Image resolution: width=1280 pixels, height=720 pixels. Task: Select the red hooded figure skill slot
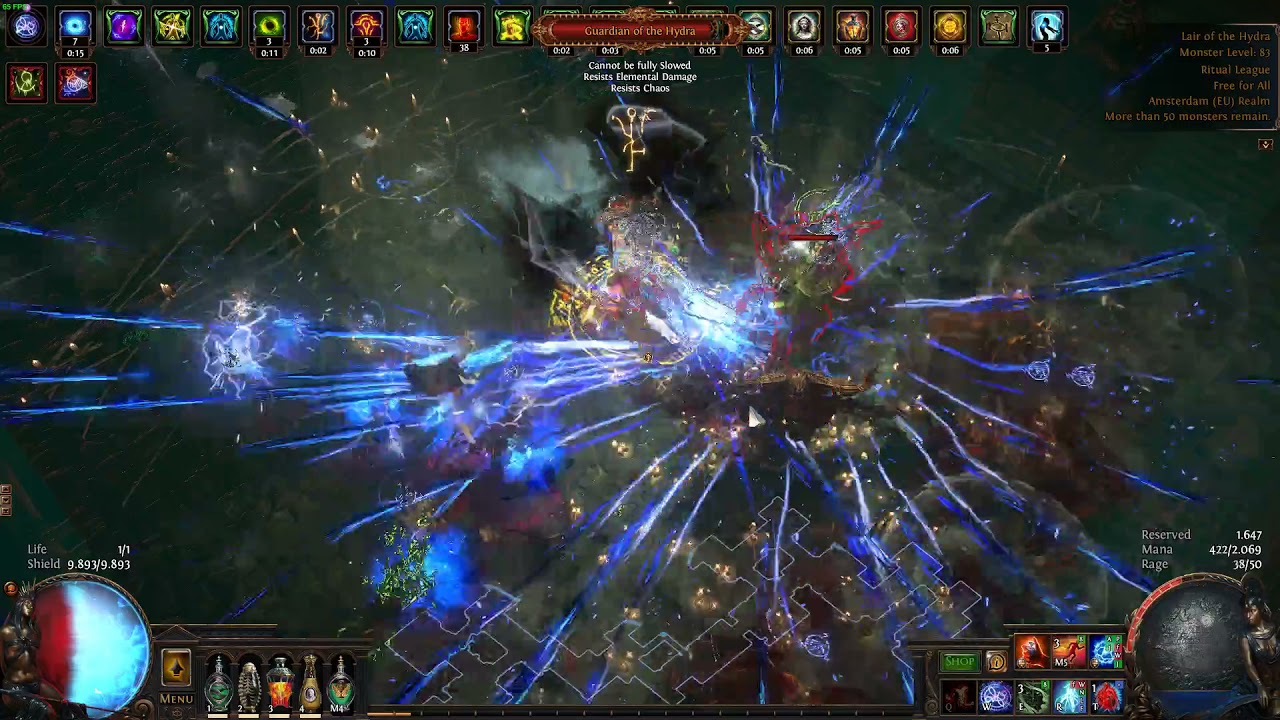click(x=1032, y=652)
